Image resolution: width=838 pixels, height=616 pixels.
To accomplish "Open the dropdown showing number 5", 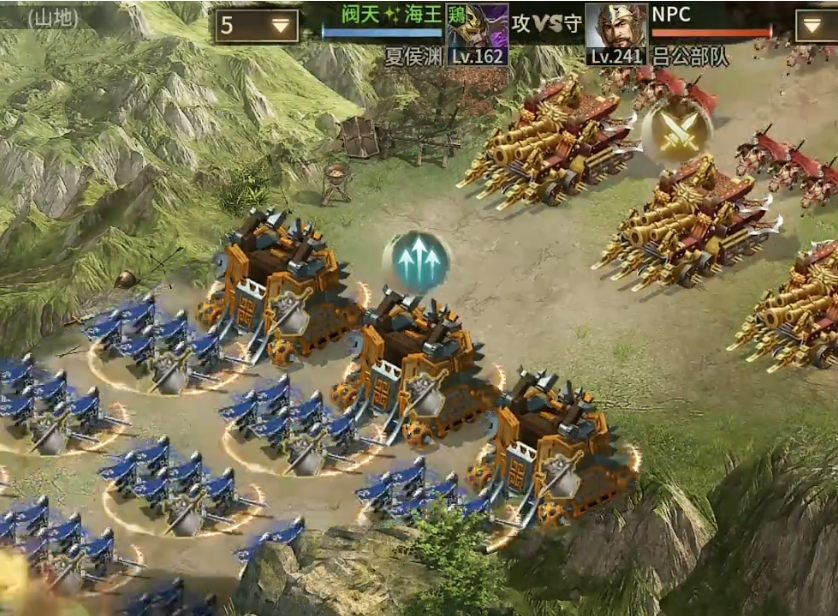I will click(x=257, y=26).
